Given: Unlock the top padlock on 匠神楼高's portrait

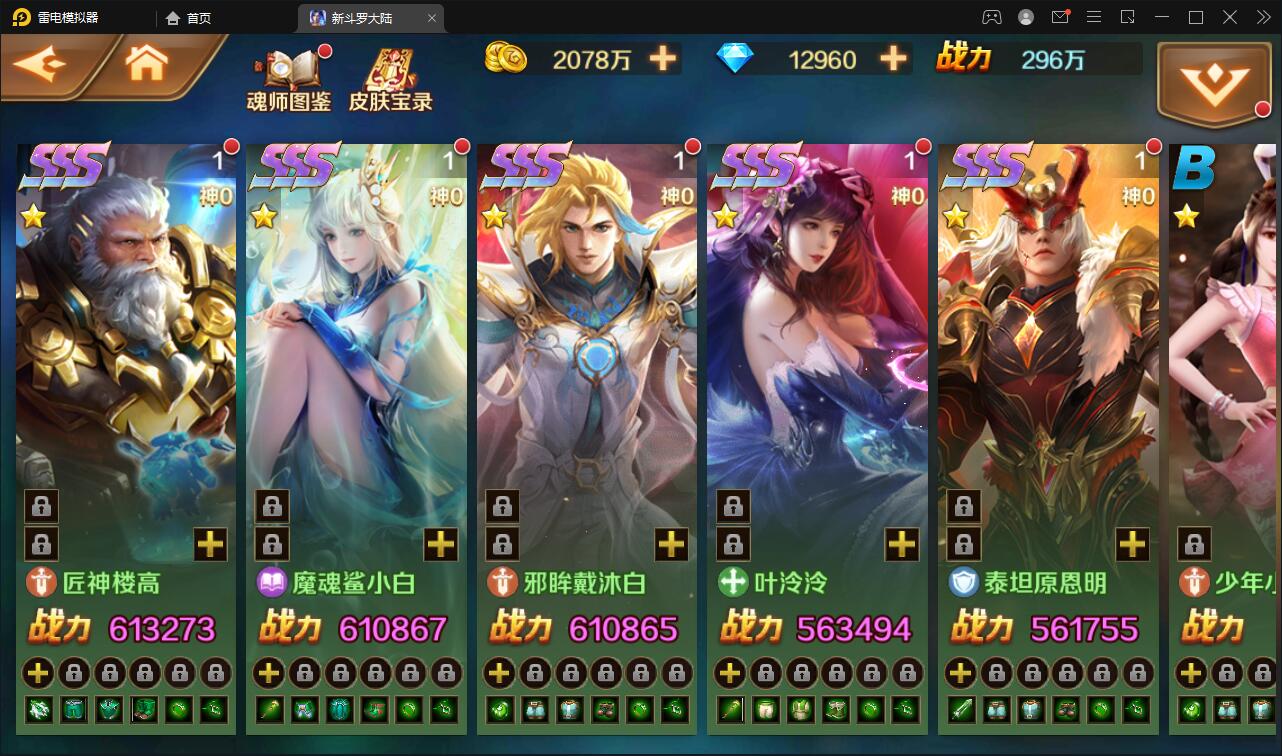Looking at the screenshot, I should pos(41,507).
